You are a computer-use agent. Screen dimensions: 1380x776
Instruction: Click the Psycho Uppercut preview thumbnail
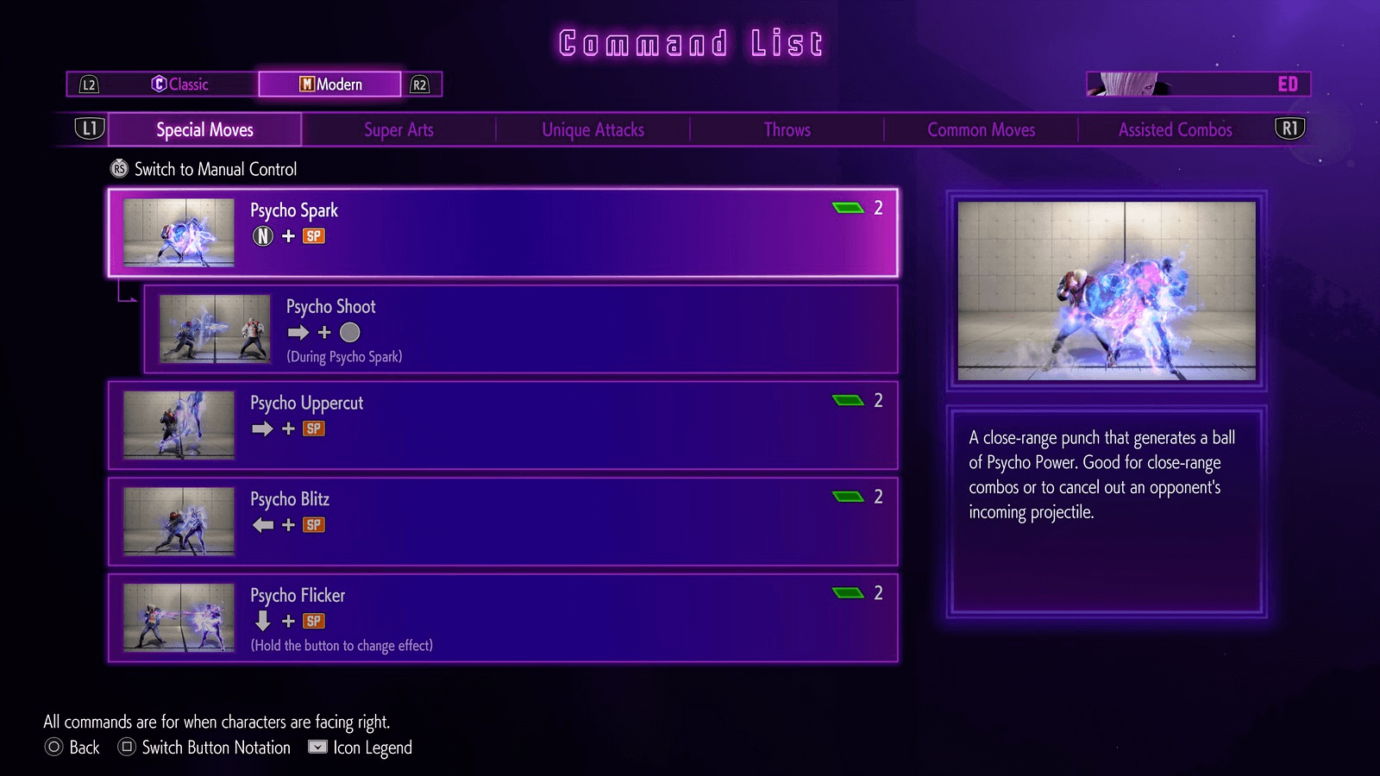coord(179,425)
